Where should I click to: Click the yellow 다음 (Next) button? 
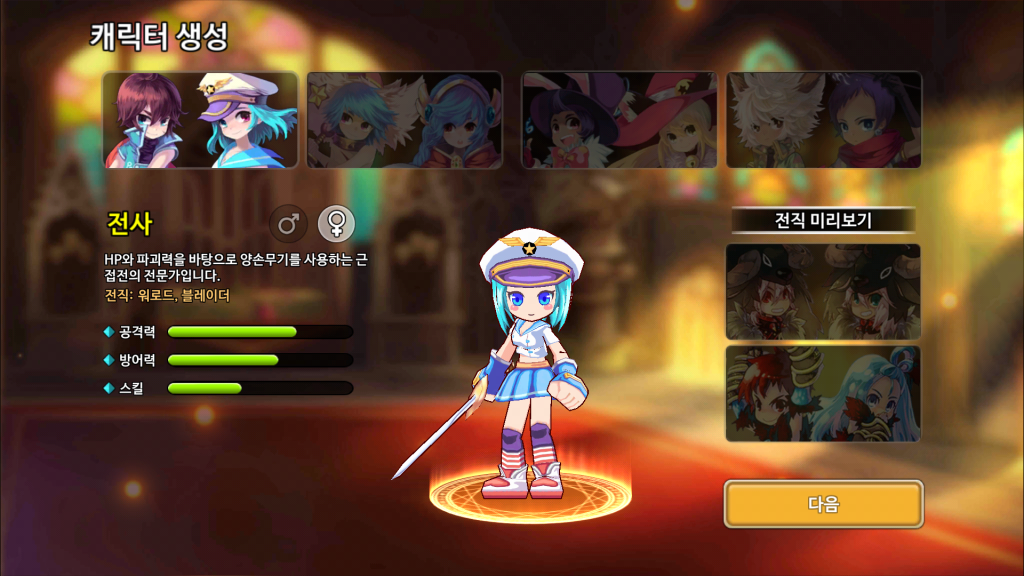823,504
